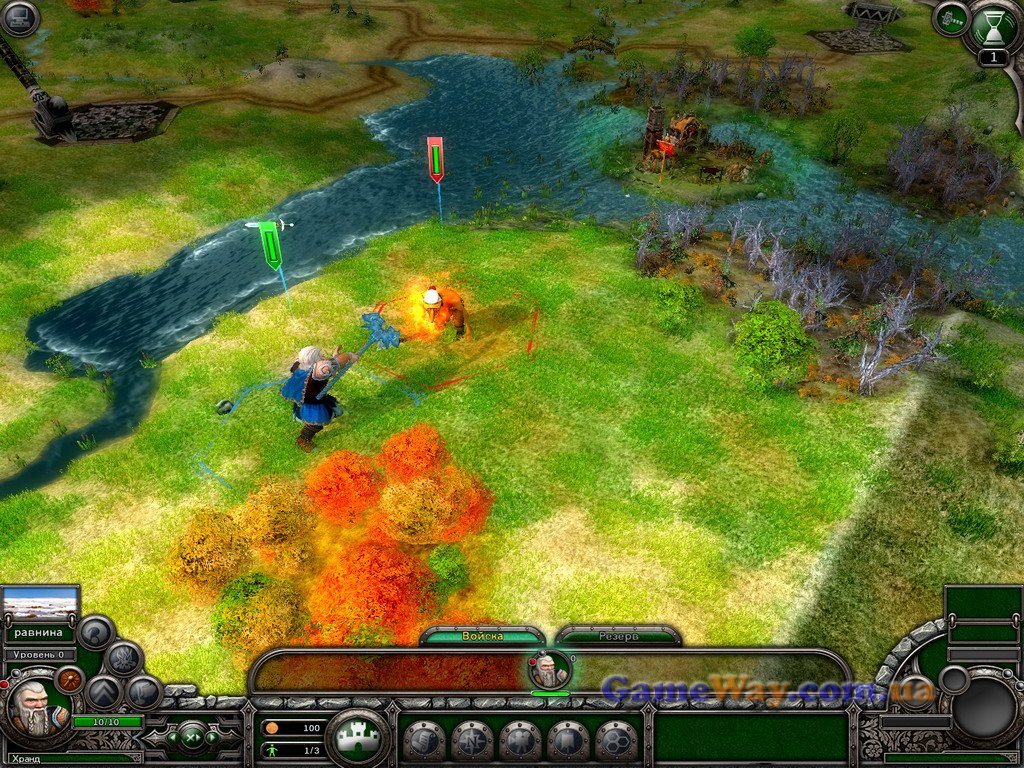
Task: Open the system menu computer icon
Action: pyautogui.click(x=20, y=17)
